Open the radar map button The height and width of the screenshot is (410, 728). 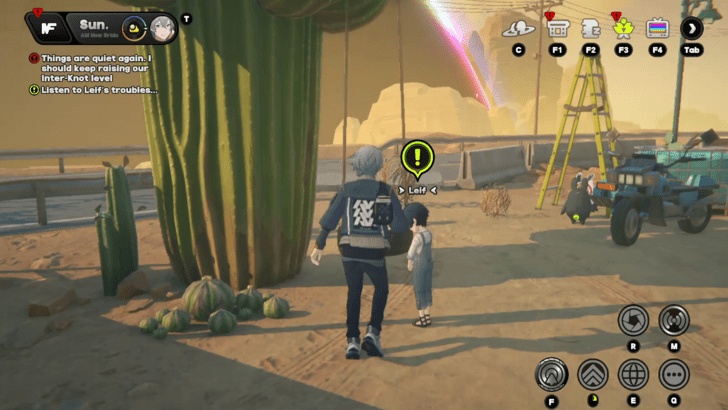click(674, 320)
